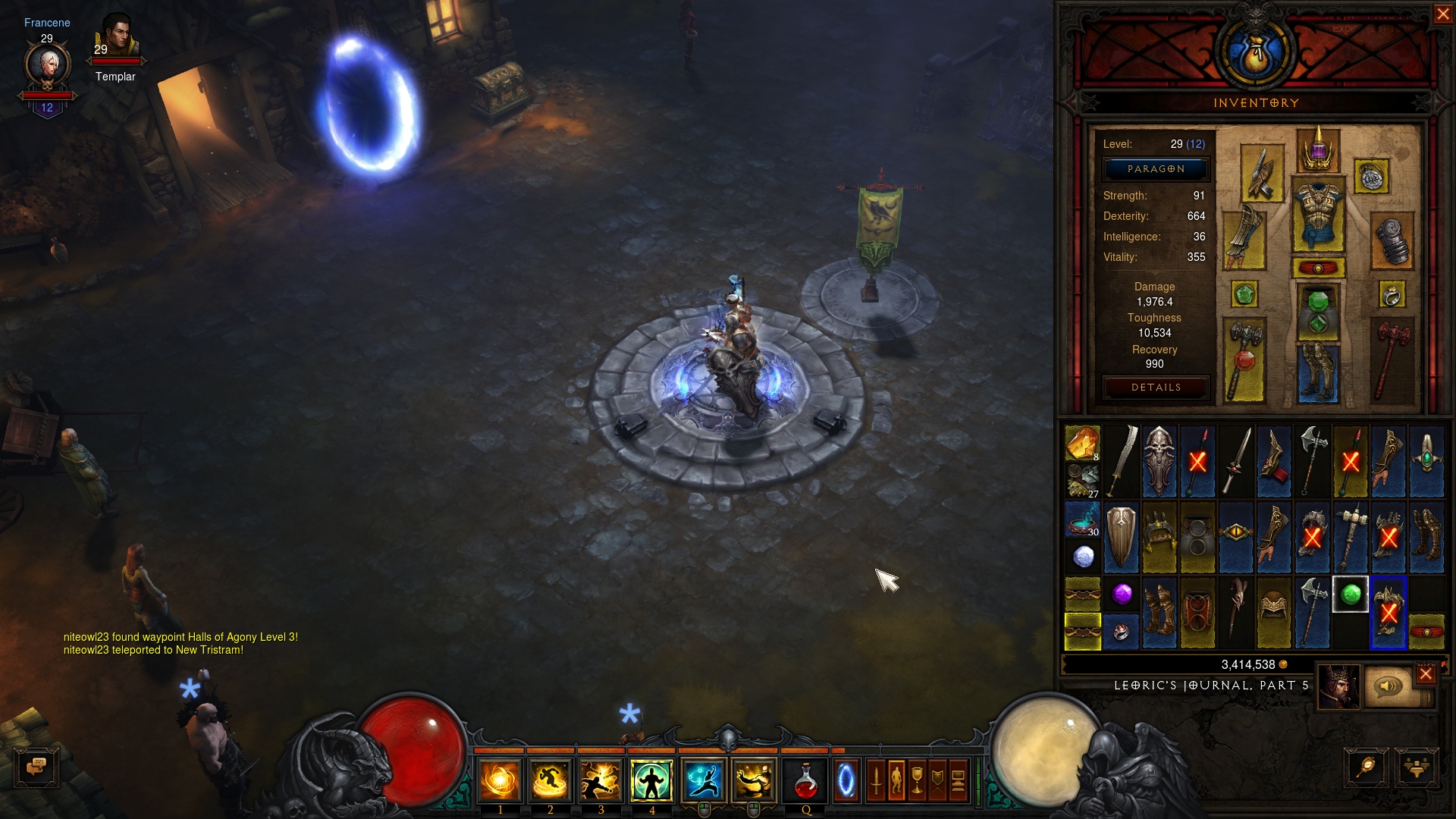Select the equipped helm with purple gem
Viewport: 1456px width, 819px height.
(1318, 149)
